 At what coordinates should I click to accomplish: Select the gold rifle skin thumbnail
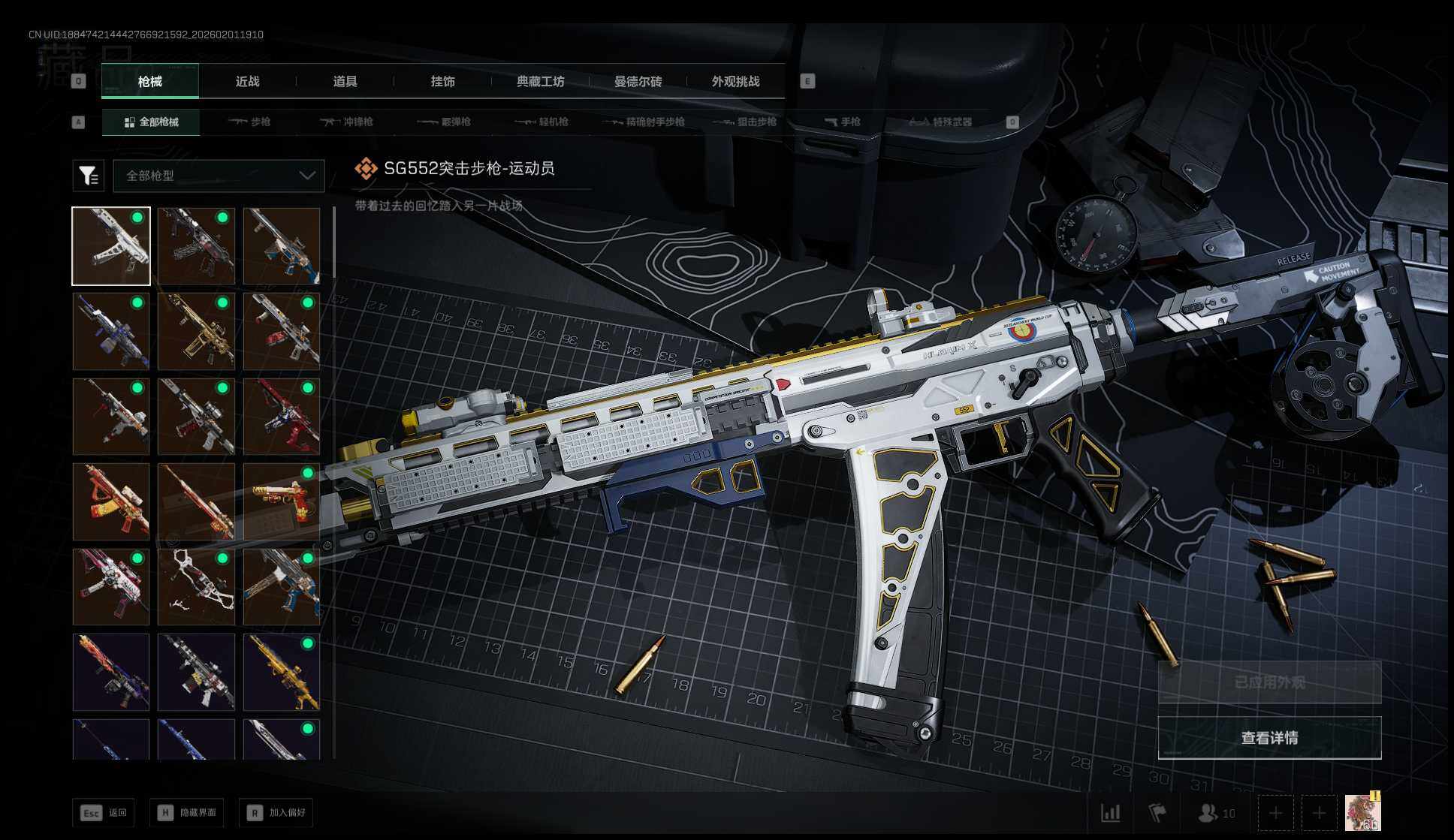coord(197,331)
